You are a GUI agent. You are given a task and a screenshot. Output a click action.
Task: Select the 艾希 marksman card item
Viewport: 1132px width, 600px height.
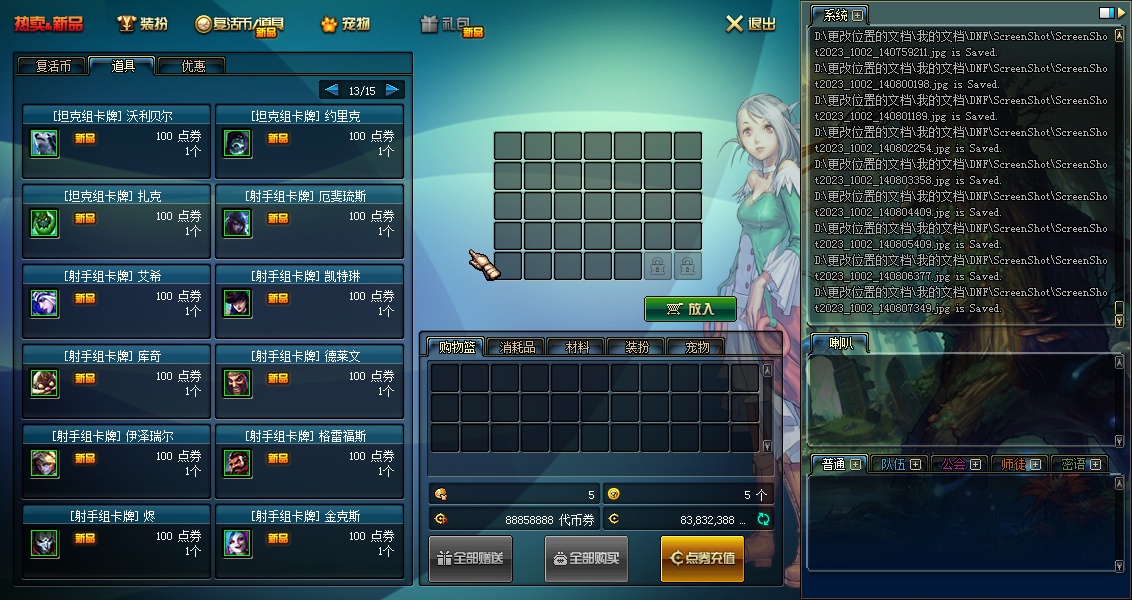click(x=116, y=302)
